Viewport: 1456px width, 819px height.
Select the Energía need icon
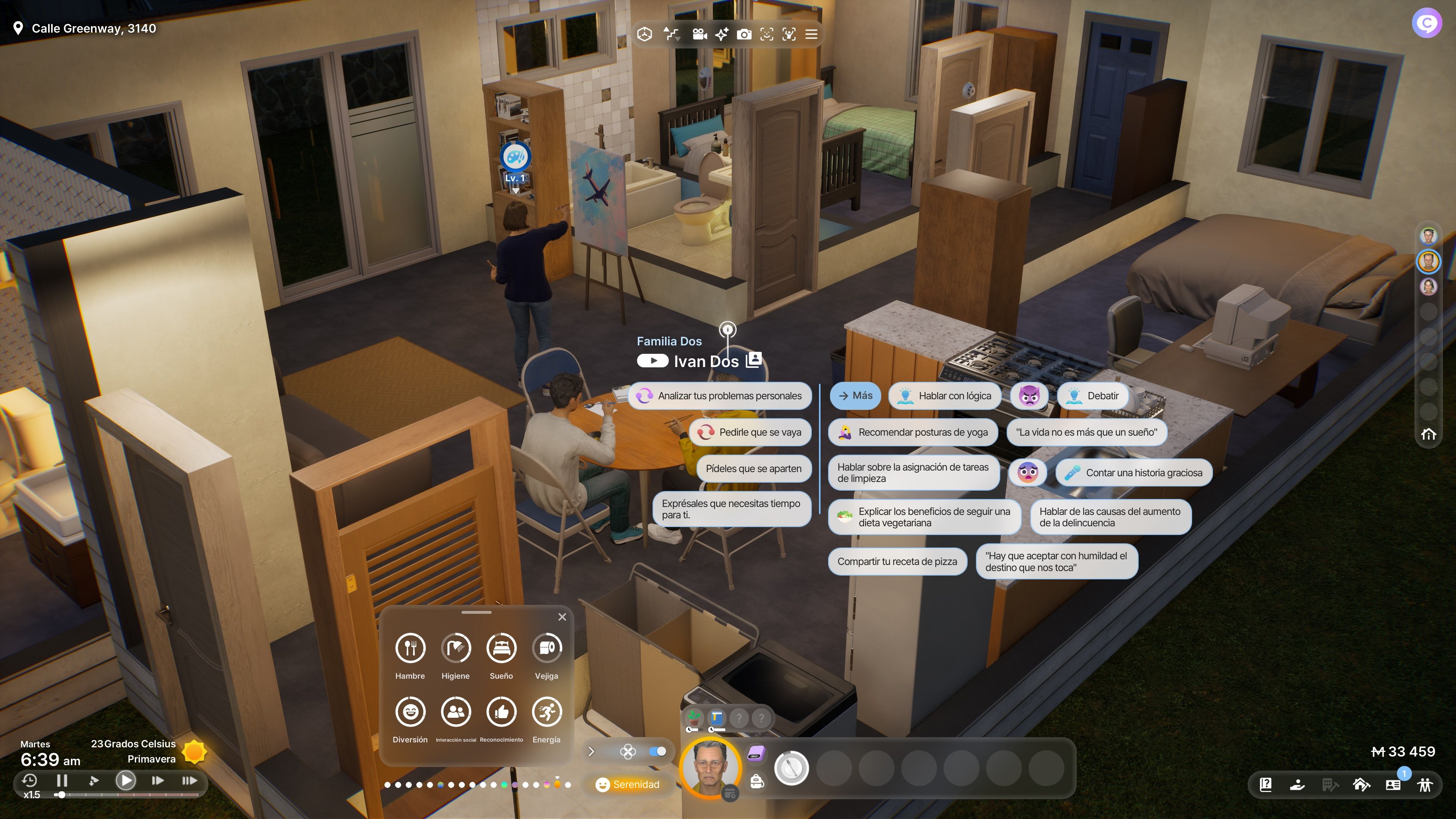pos(546,712)
